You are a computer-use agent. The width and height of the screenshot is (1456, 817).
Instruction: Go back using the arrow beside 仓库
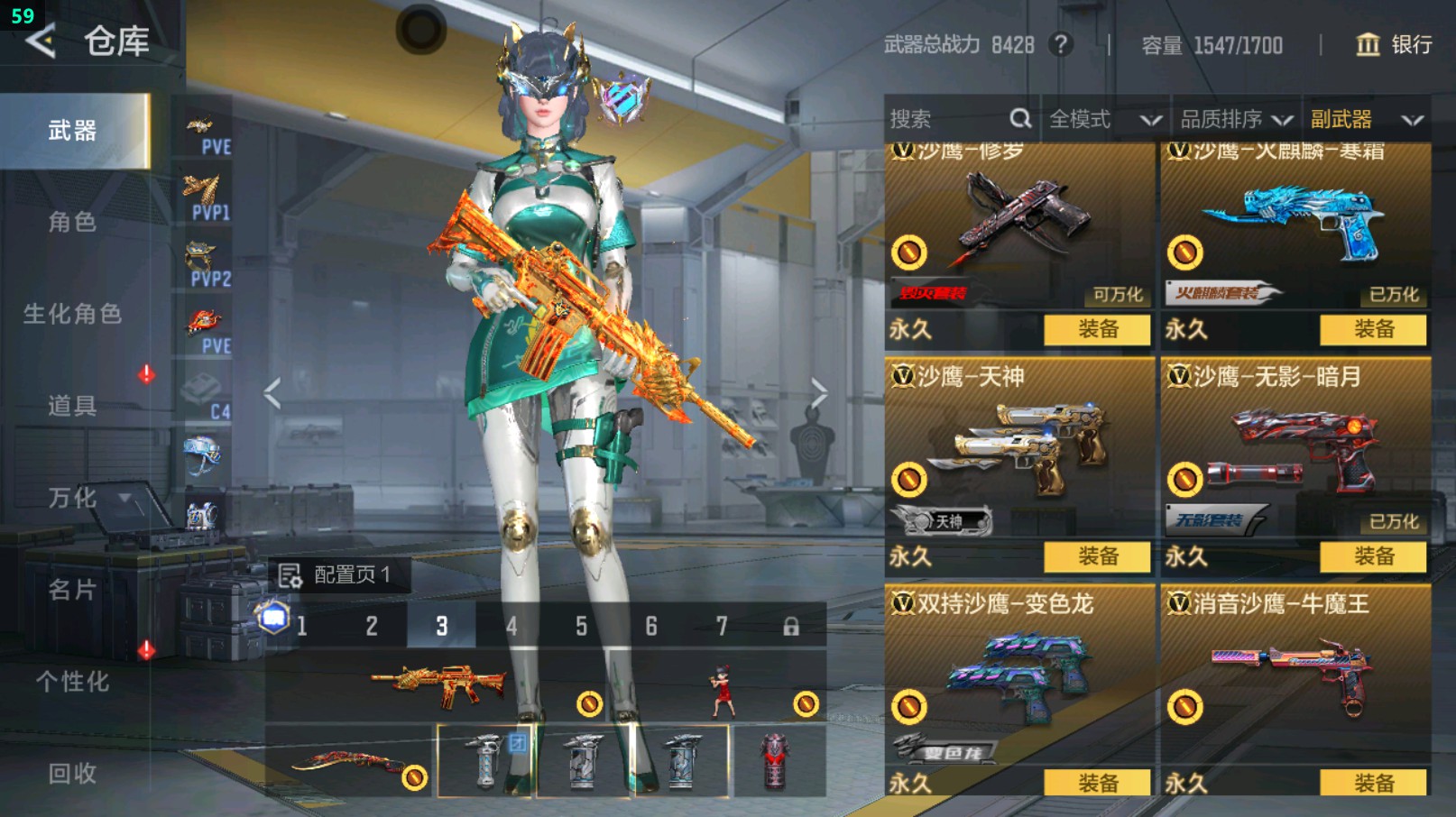coord(41,41)
